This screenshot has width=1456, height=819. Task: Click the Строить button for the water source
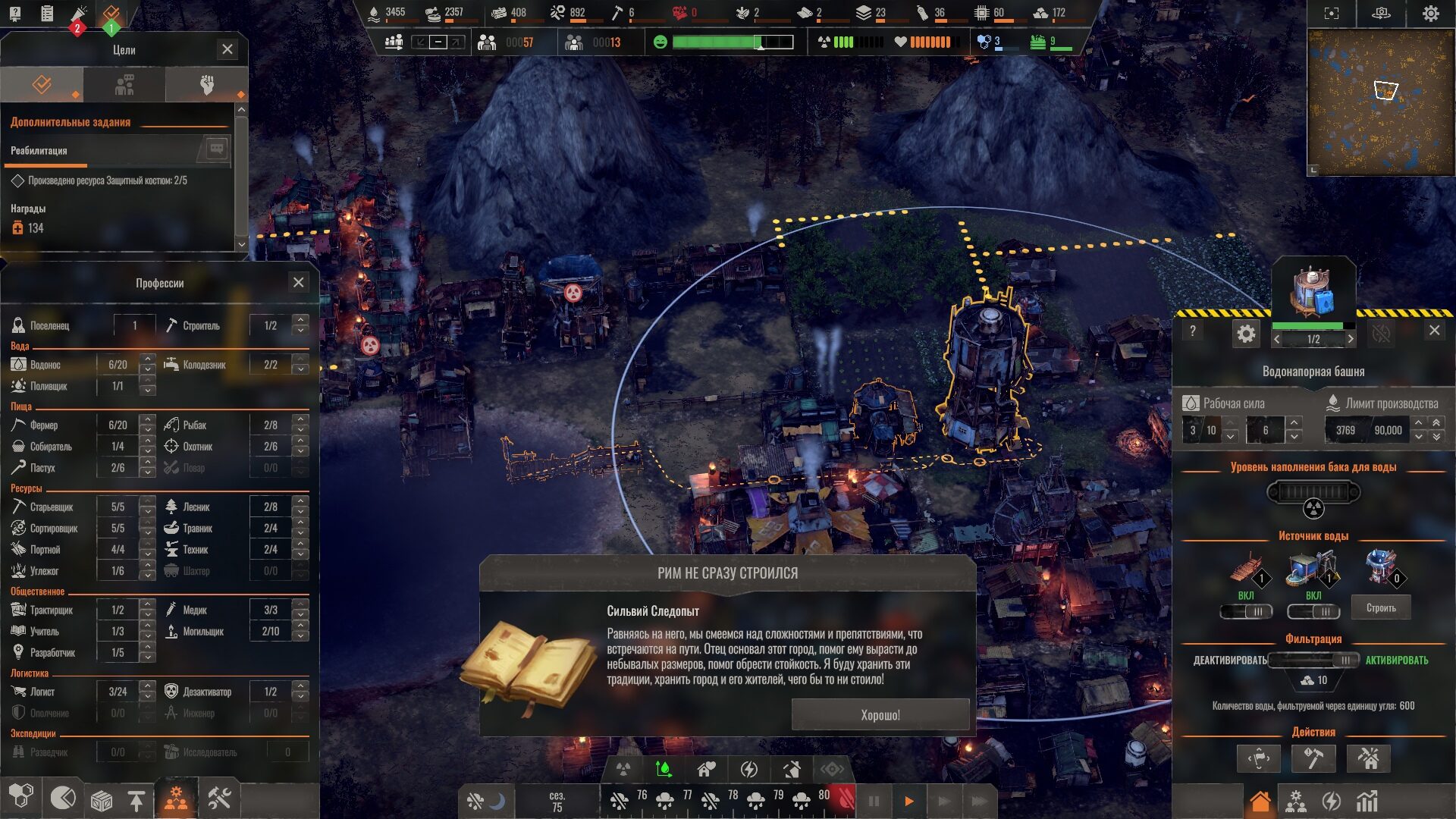[x=1381, y=608]
